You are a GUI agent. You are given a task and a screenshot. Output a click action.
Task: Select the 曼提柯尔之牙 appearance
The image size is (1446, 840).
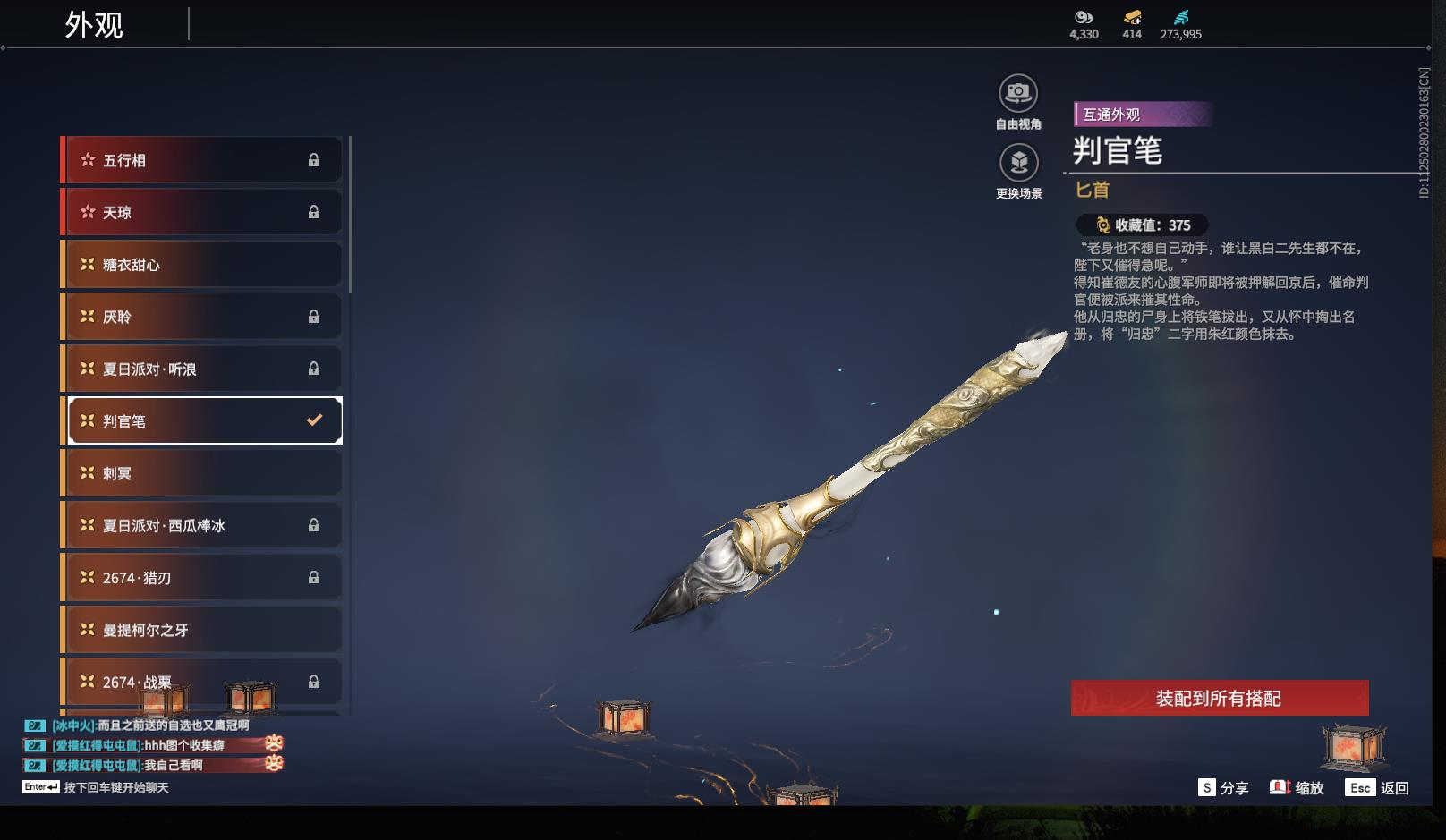202,630
